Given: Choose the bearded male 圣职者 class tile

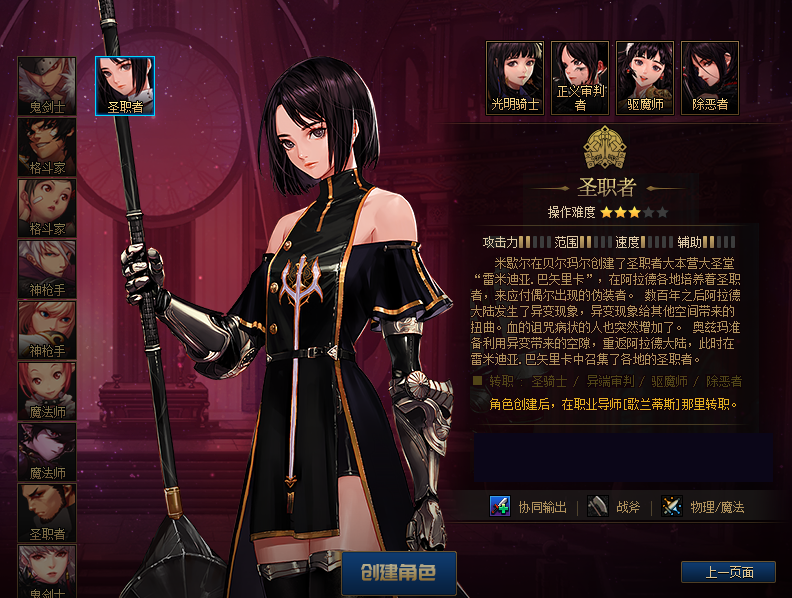Looking at the screenshot, I should point(47,512).
